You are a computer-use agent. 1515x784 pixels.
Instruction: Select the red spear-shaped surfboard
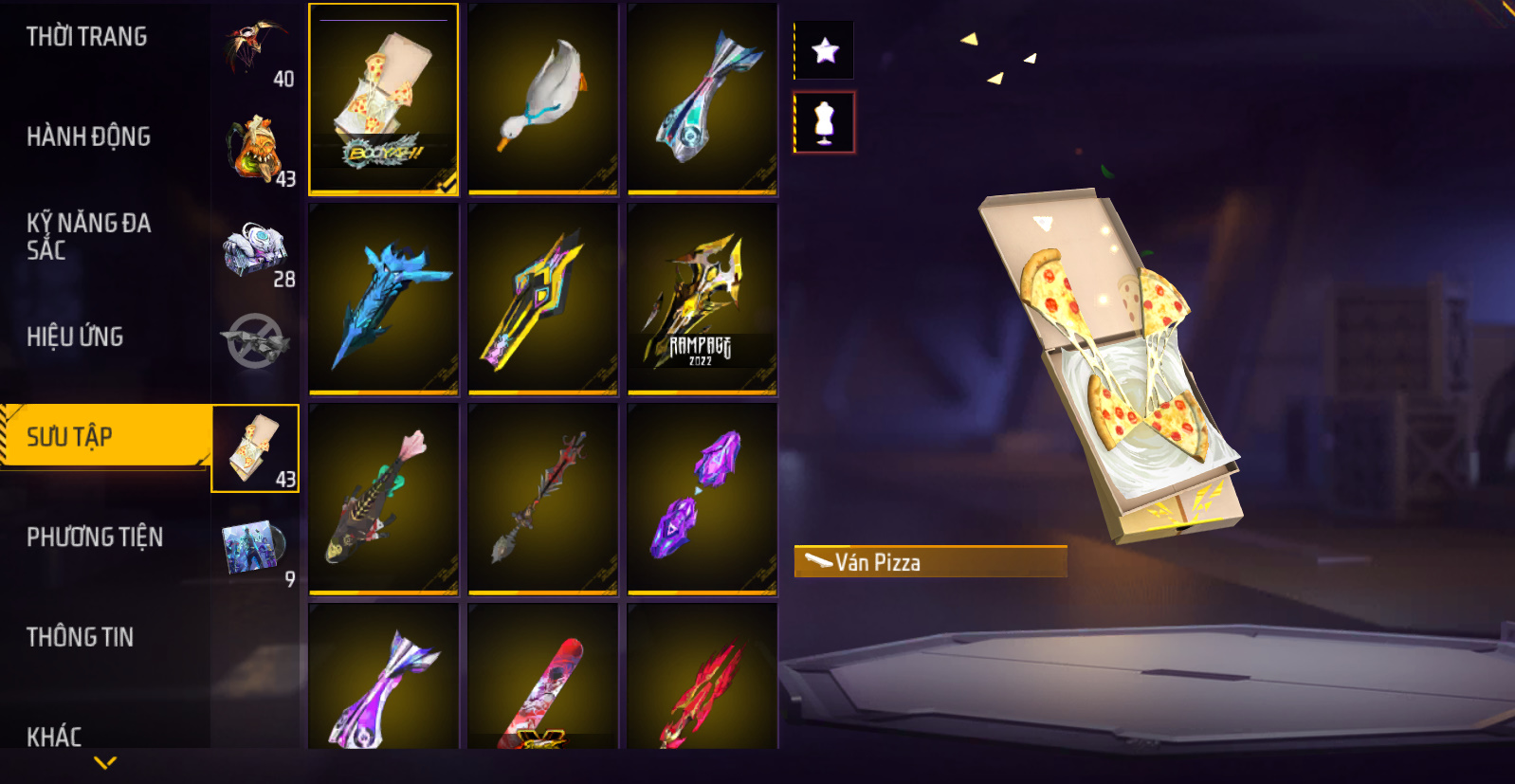542,500
